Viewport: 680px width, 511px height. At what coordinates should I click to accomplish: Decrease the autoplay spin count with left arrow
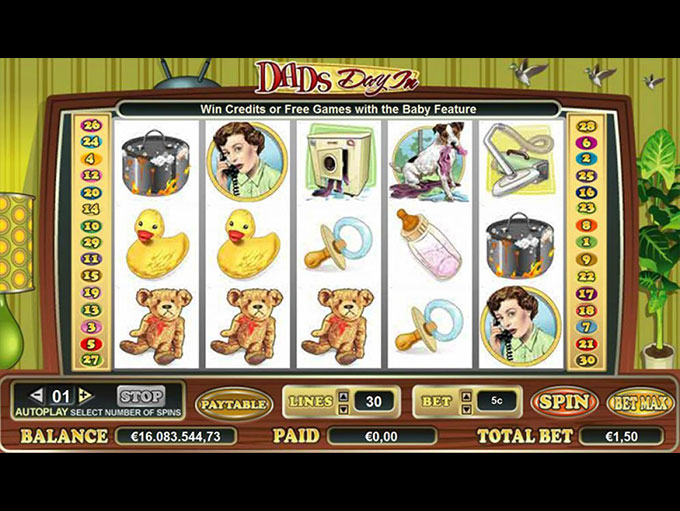point(36,396)
